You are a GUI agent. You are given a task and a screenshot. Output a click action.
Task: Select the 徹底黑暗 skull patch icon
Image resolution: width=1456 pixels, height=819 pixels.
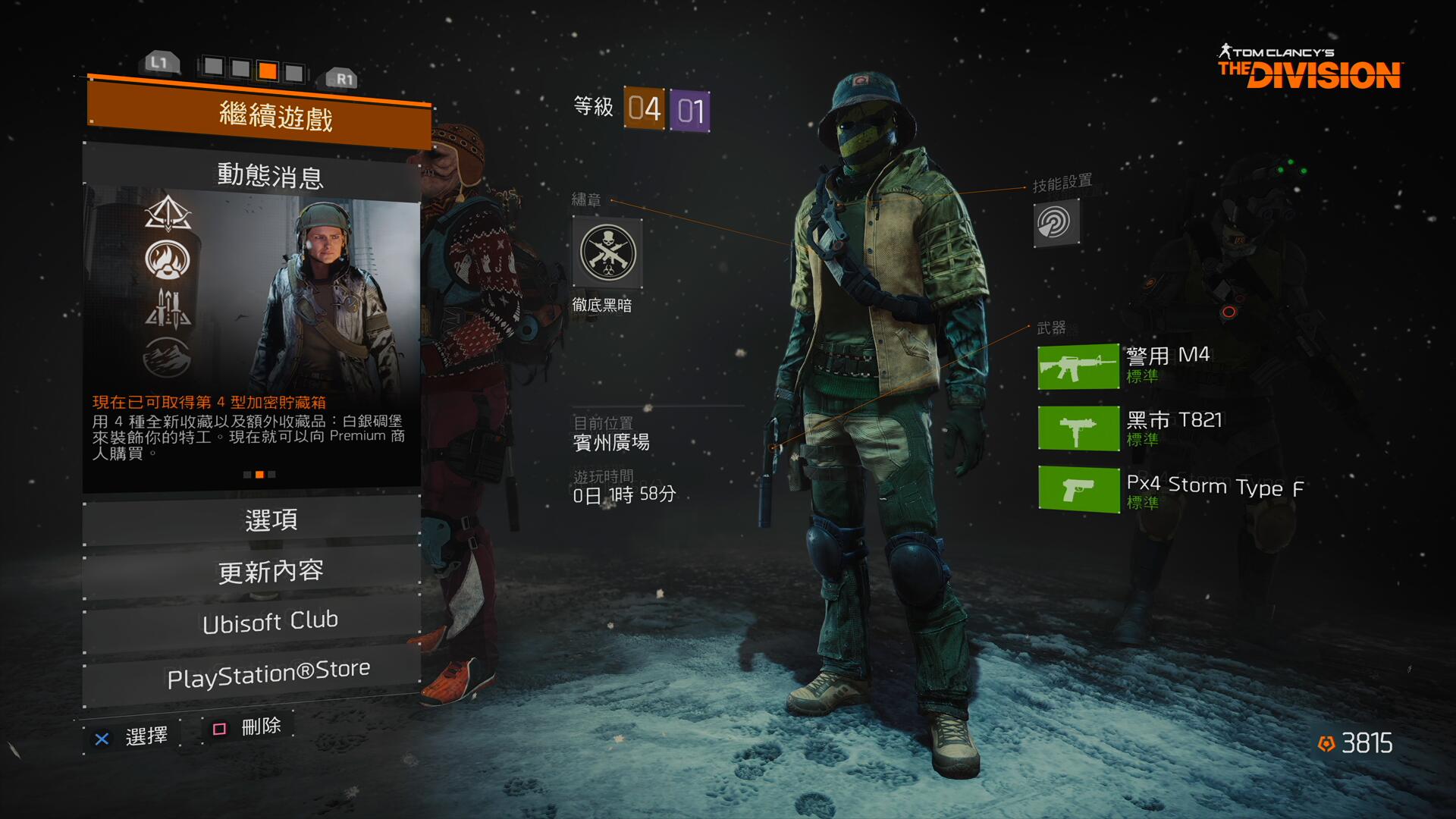pyautogui.click(x=607, y=253)
